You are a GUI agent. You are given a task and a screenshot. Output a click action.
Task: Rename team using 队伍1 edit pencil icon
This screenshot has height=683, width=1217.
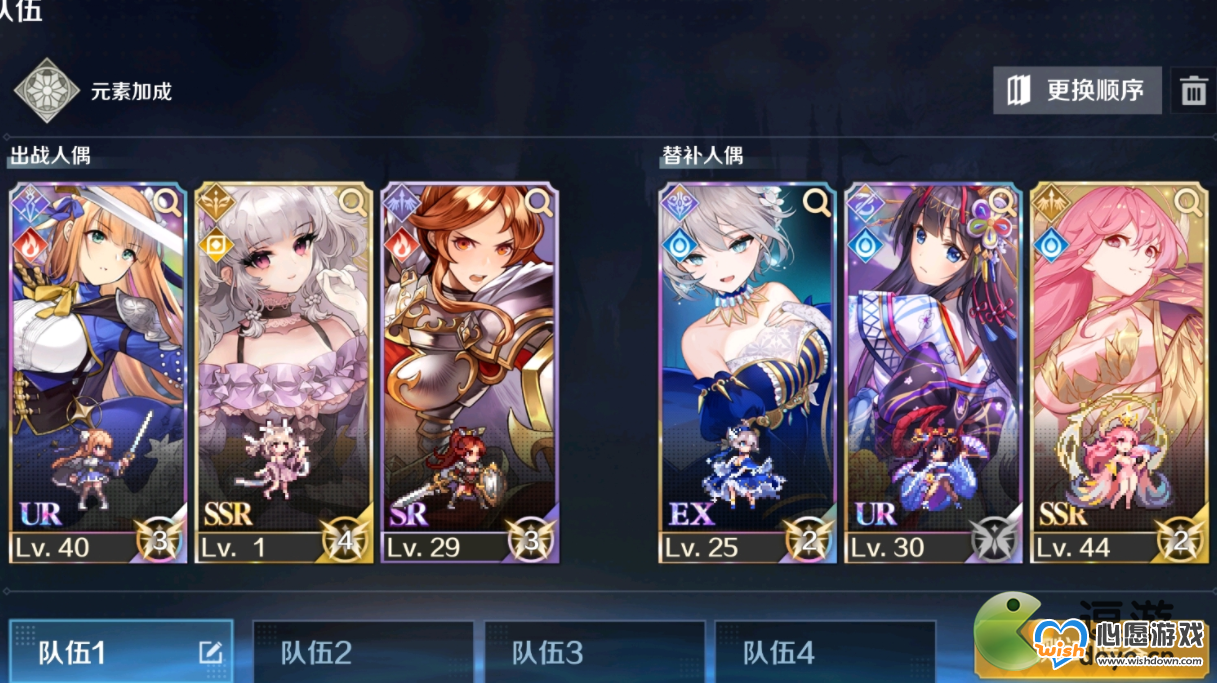(210, 653)
